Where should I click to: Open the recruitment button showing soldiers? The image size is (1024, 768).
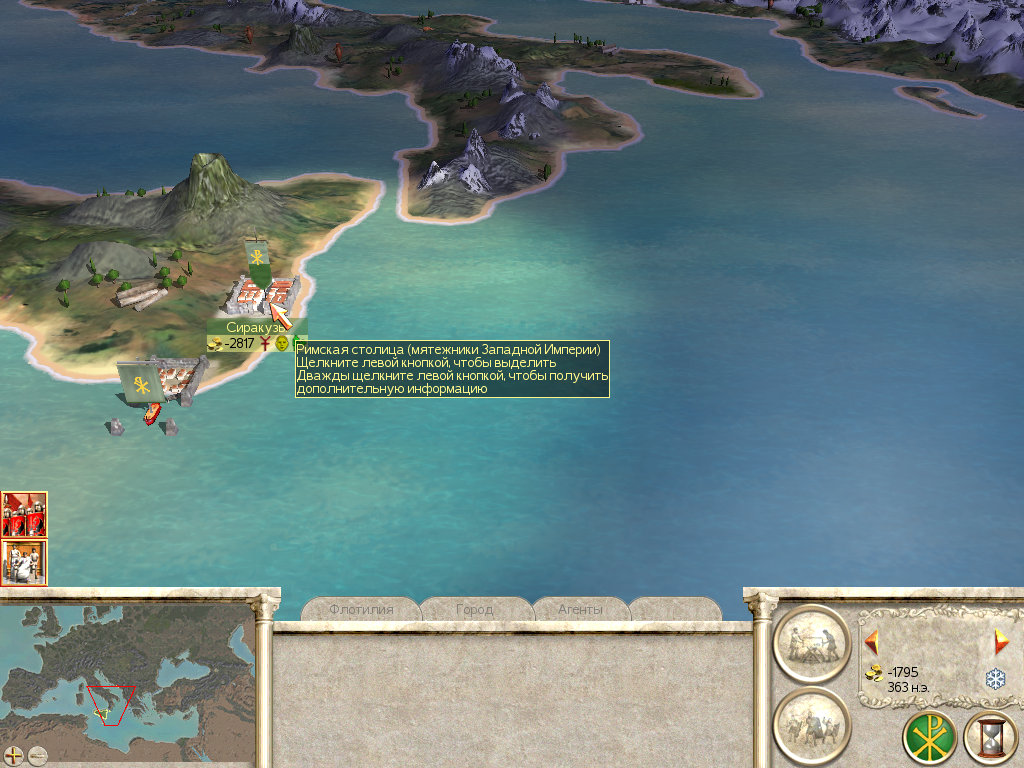pyautogui.click(x=811, y=725)
